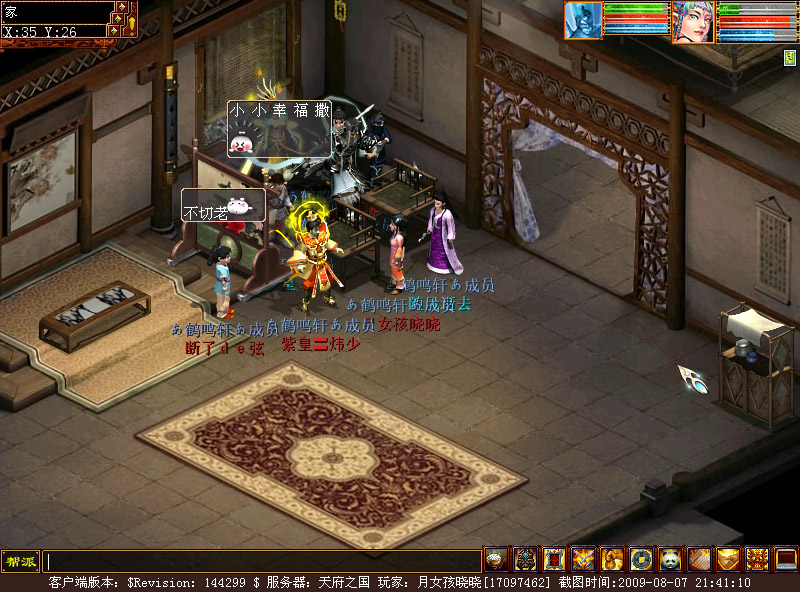Open the panda face toolbar icon
The image size is (800, 592).
pos(670,560)
